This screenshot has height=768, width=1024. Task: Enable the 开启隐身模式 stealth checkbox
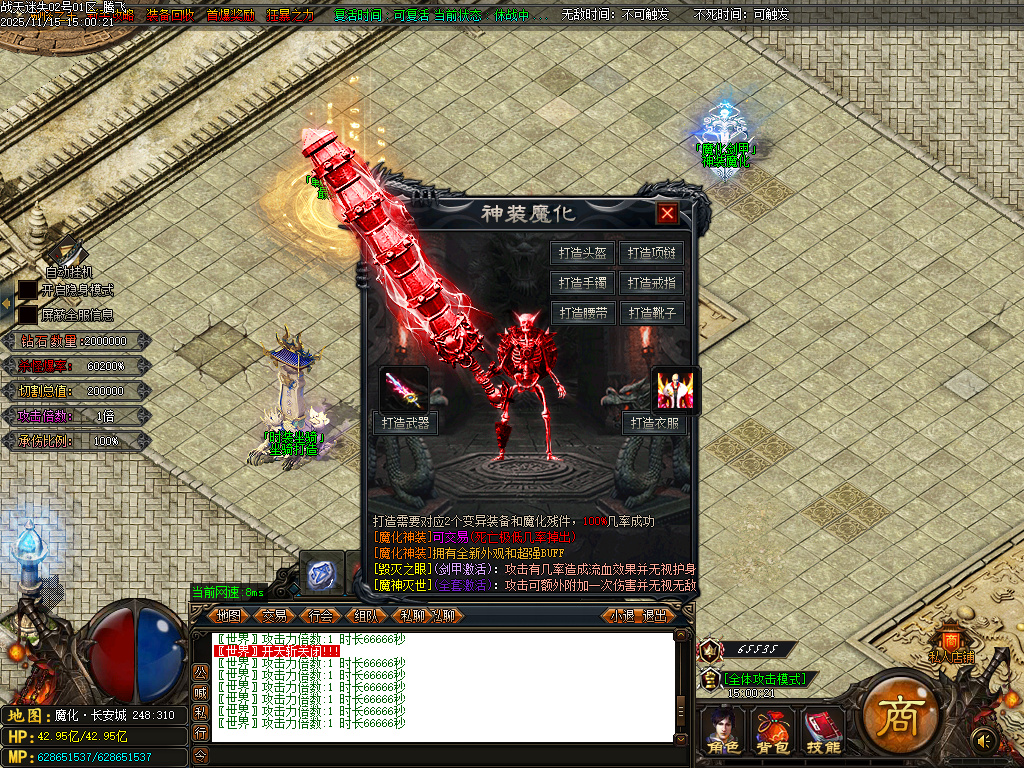click(27, 290)
